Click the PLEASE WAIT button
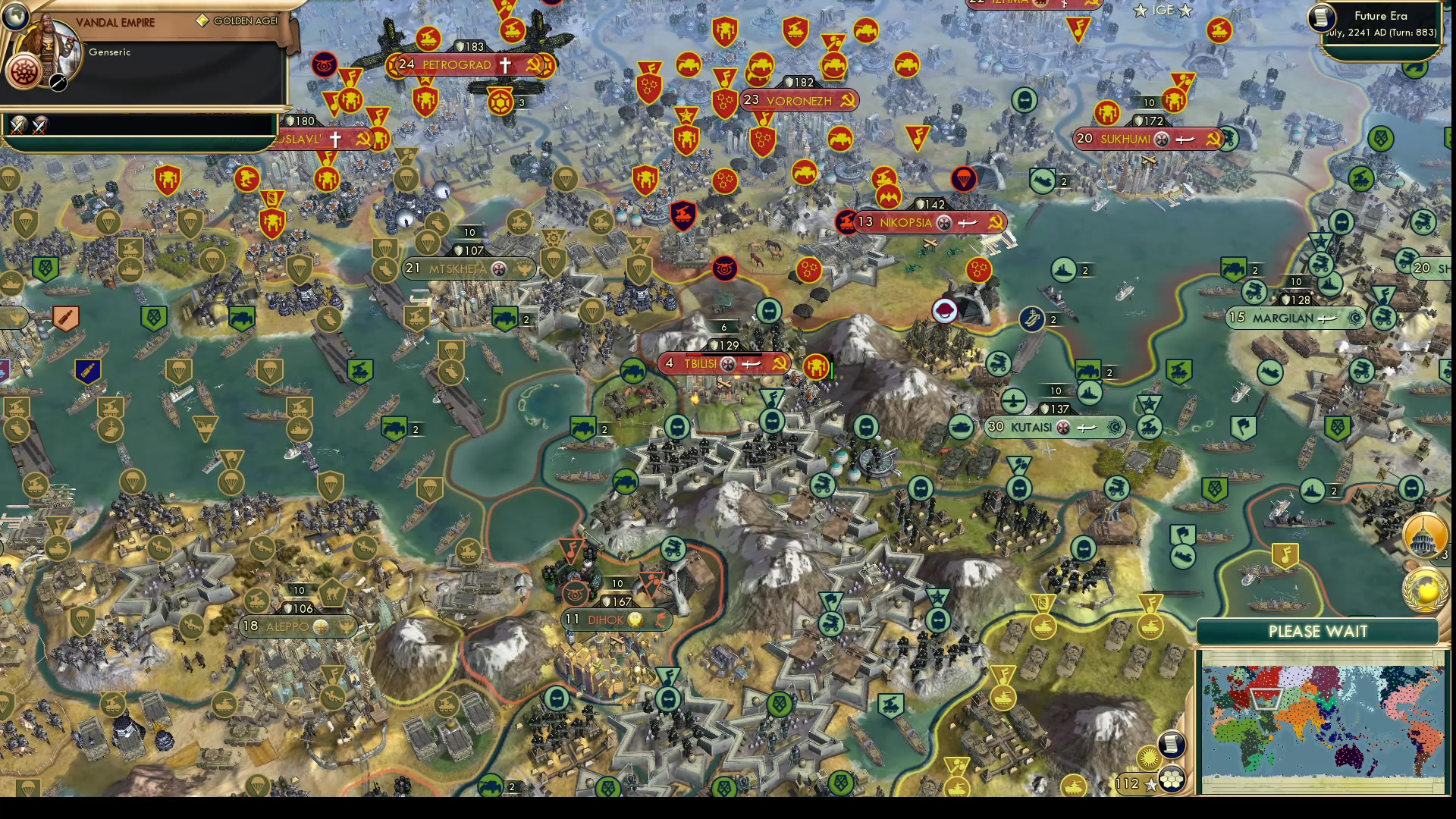This screenshot has width=1456, height=819. click(x=1317, y=632)
